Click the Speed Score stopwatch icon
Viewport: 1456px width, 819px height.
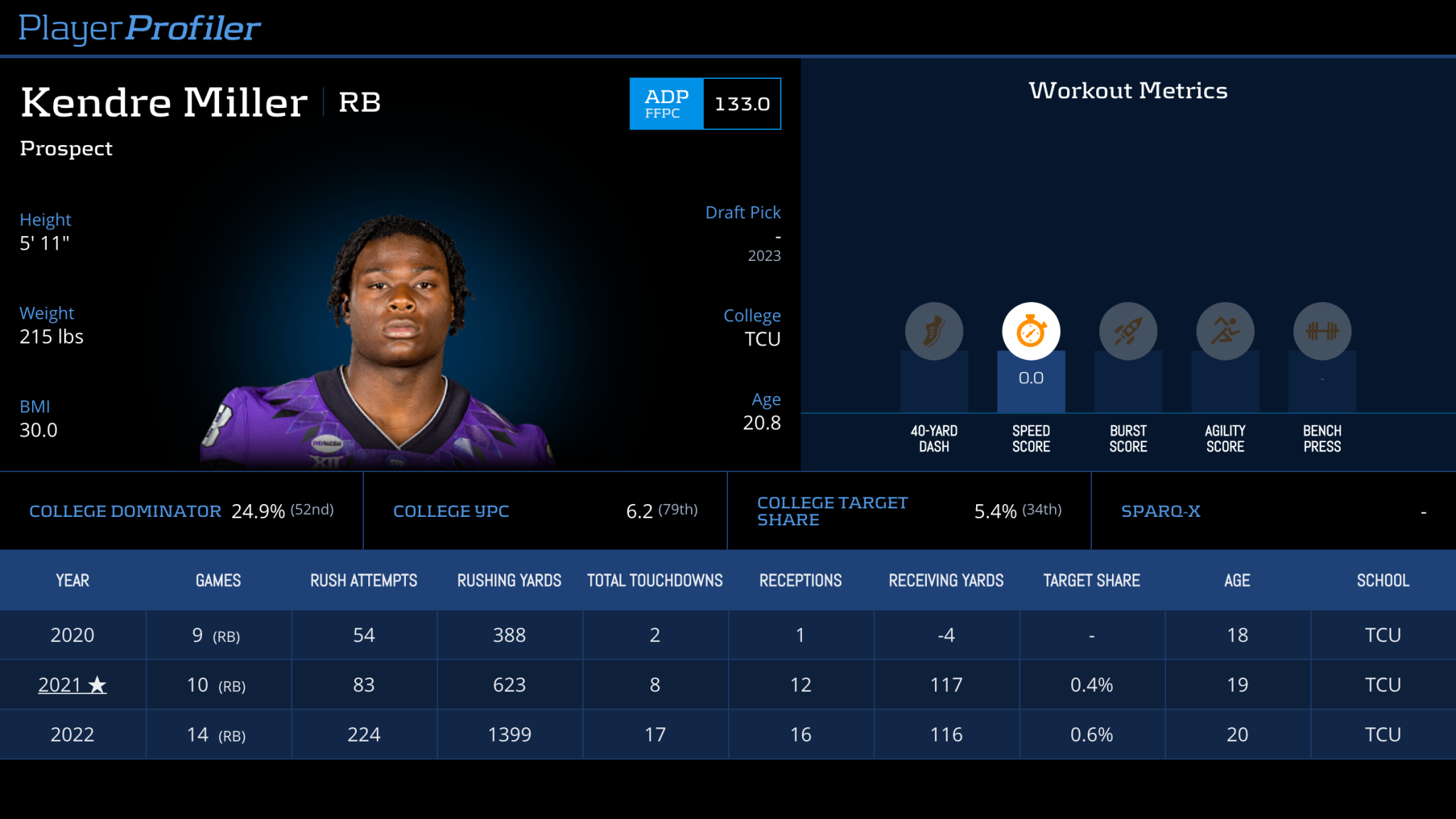click(1031, 331)
